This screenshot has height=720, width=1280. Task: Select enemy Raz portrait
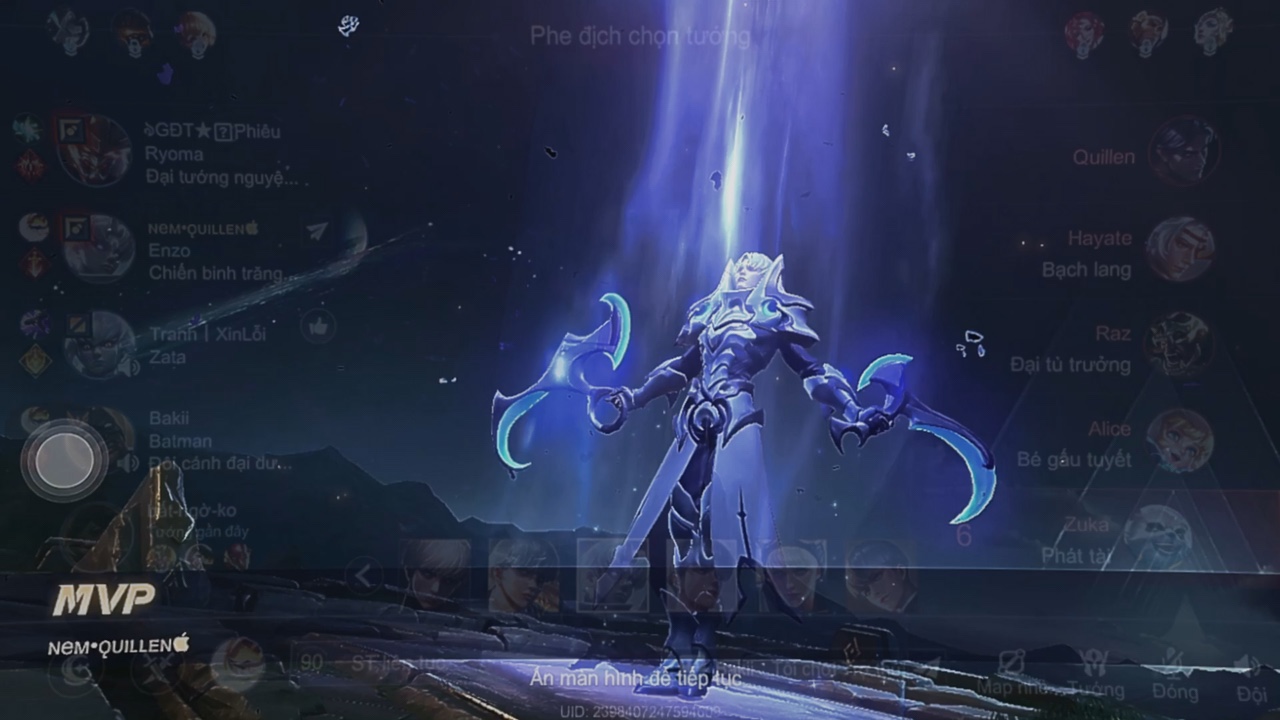[1180, 345]
